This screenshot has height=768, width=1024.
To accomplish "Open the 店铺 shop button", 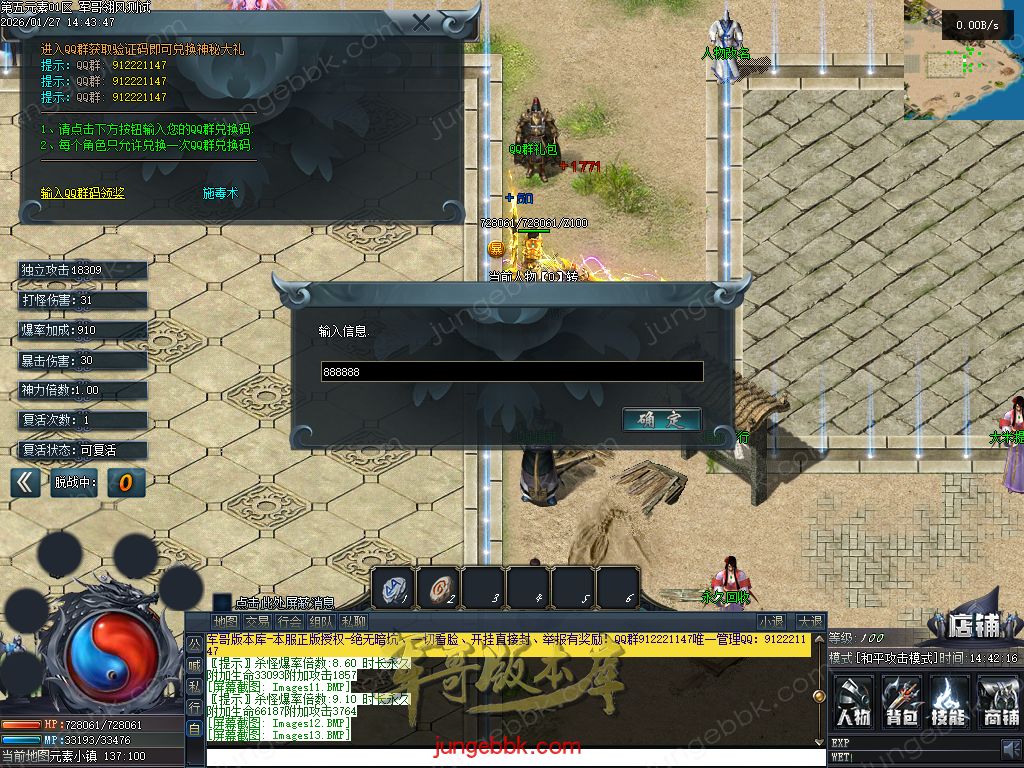I will tap(974, 626).
